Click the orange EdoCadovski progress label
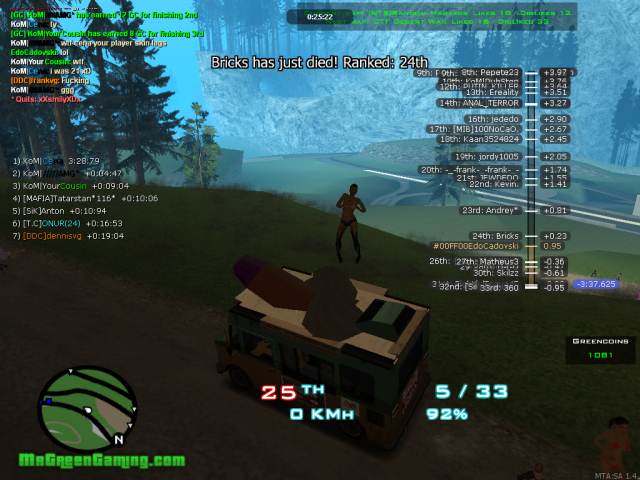 pos(476,246)
